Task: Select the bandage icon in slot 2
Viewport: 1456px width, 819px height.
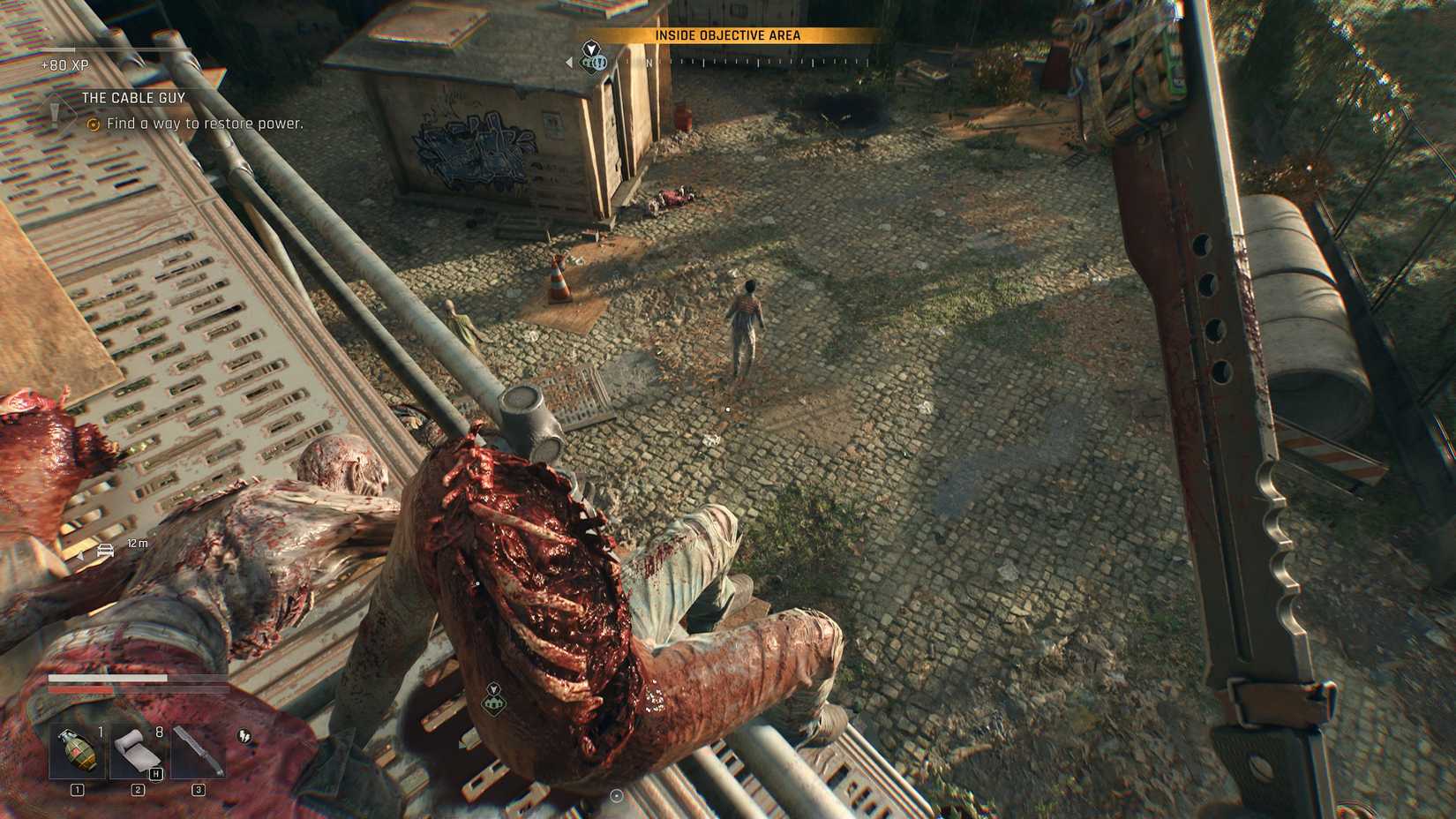Action: point(138,750)
